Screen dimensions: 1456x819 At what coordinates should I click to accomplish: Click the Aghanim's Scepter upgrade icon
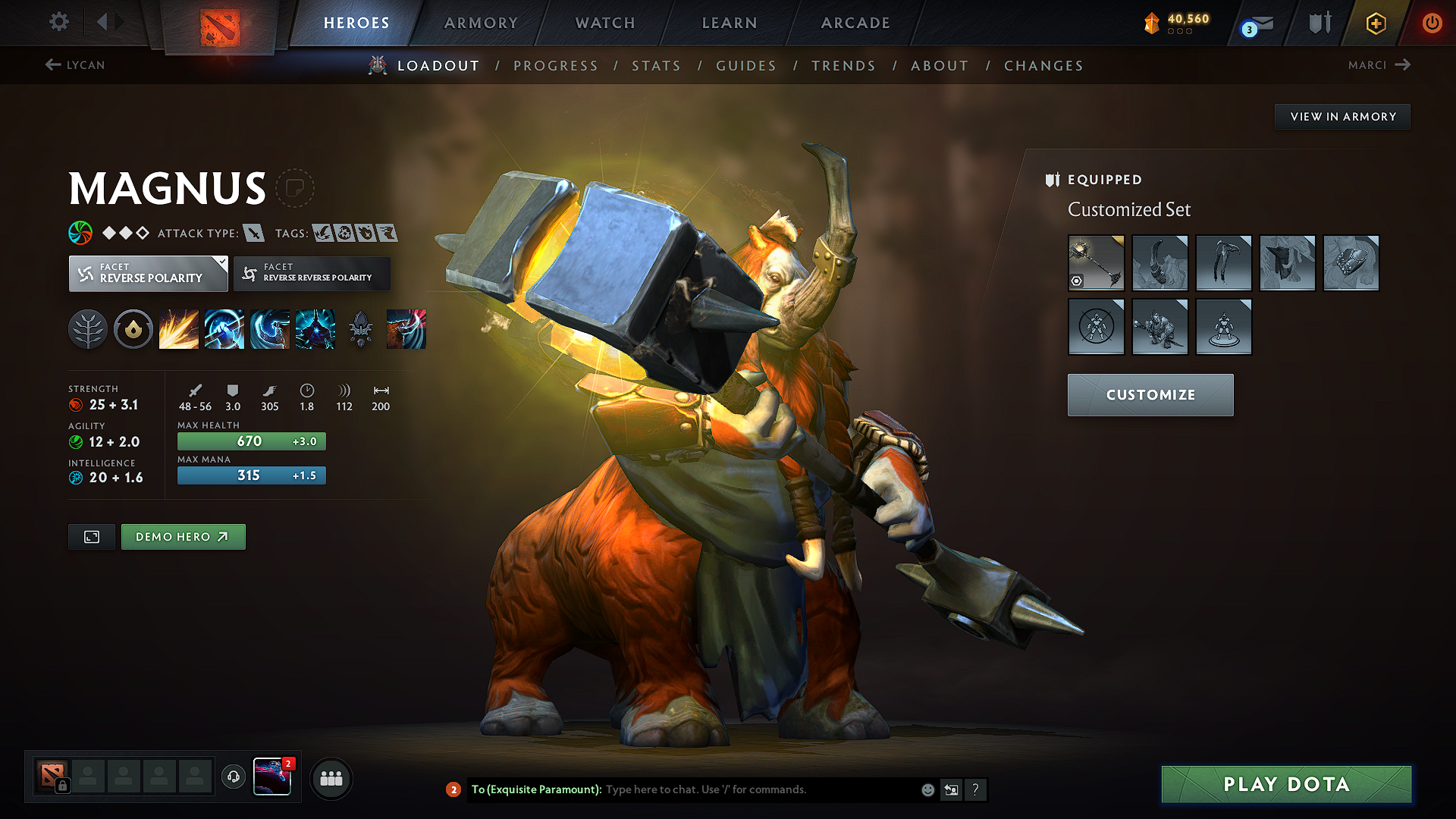click(x=360, y=328)
